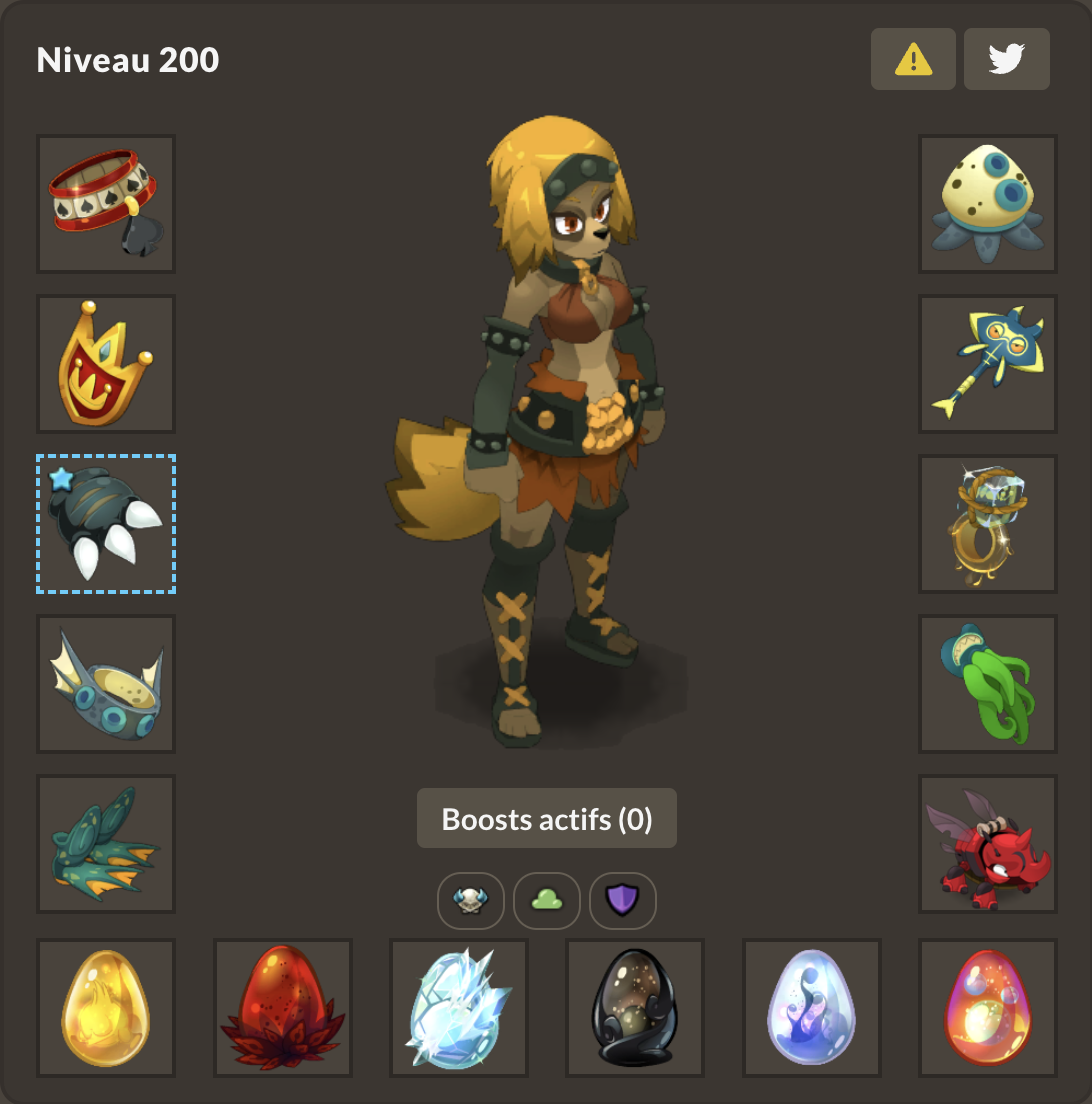Pick the black ebony dofus egg
1092x1104 pixels.
pos(636,1008)
